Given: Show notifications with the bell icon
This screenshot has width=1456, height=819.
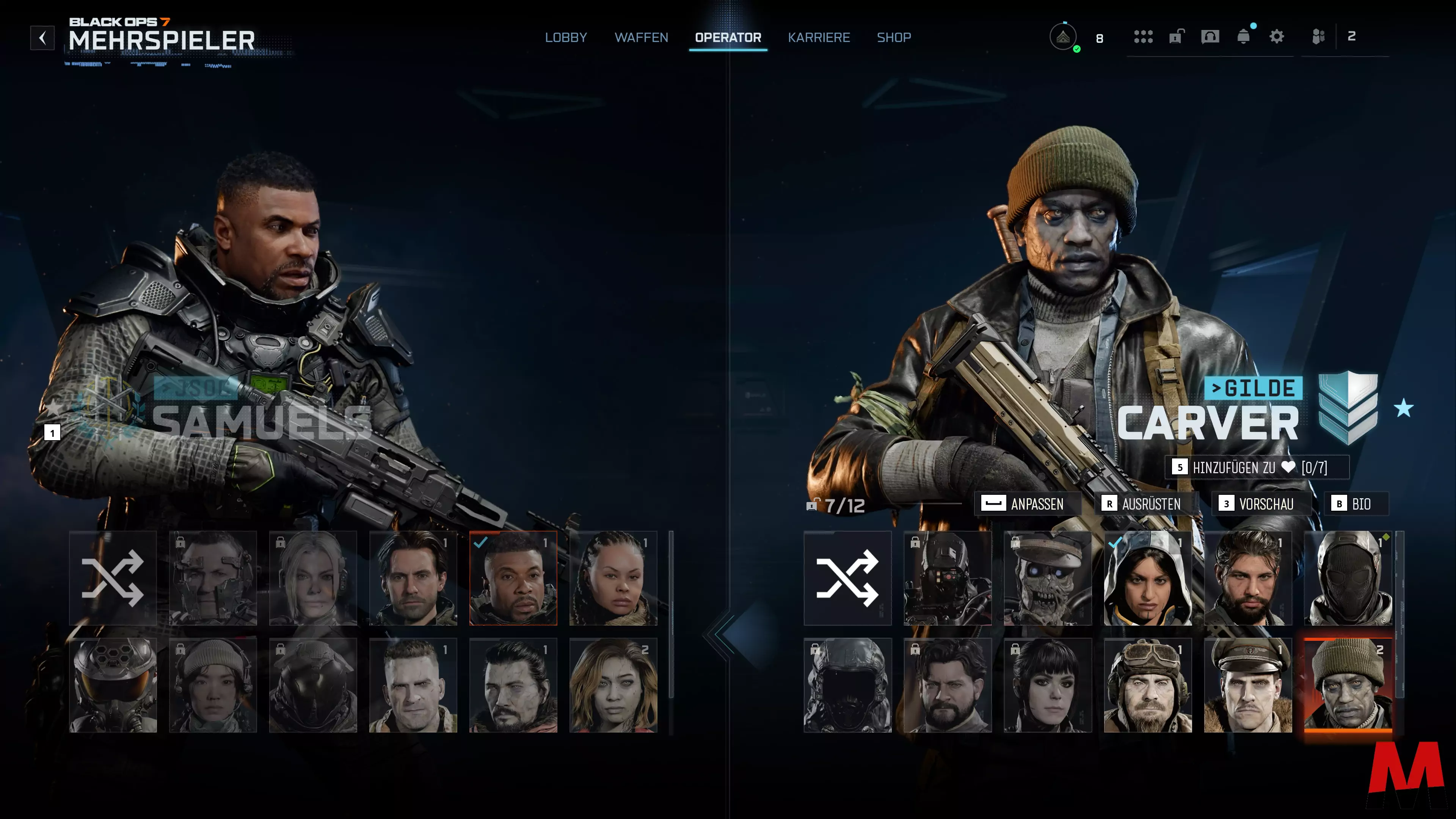Looking at the screenshot, I should pyautogui.click(x=1243, y=37).
